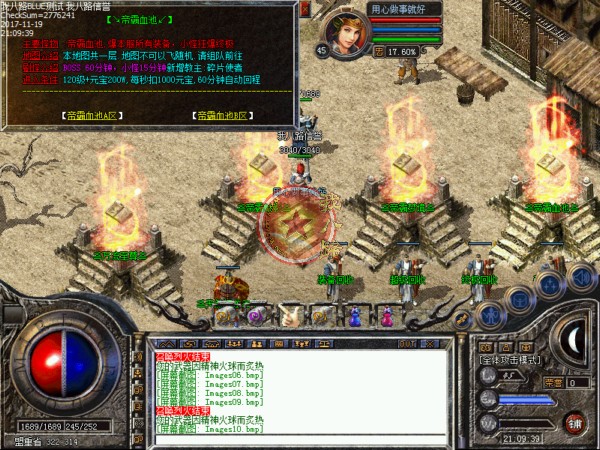
Task: Choose the 帝霸血池B区 teleport option
Action: click(219, 115)
